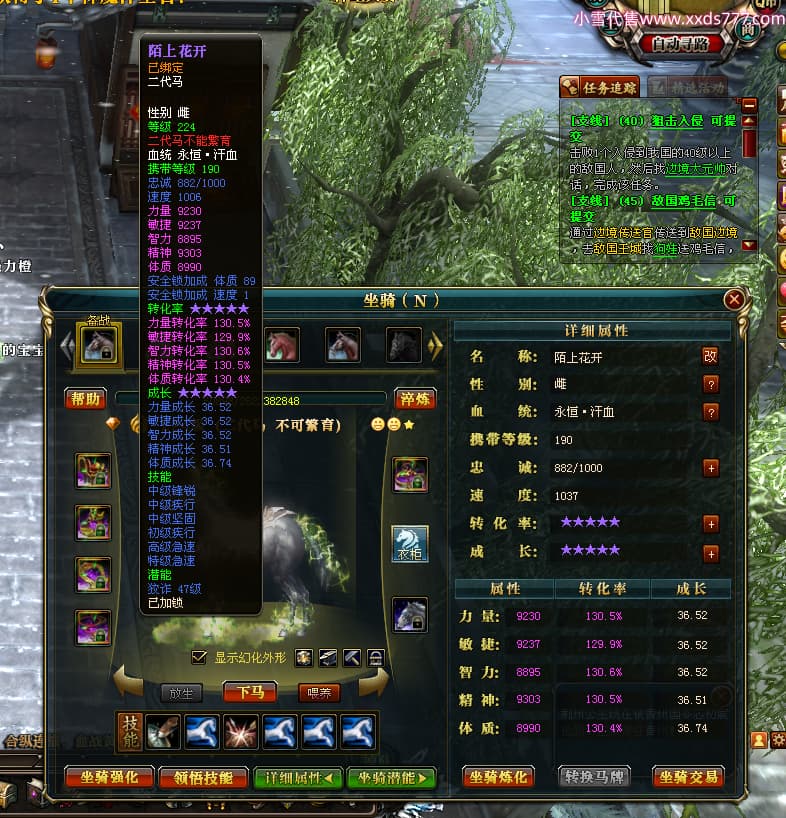Rename the mount with the 改 button
The width and height of the screenshot is (786, 818).
click(710, 355)
